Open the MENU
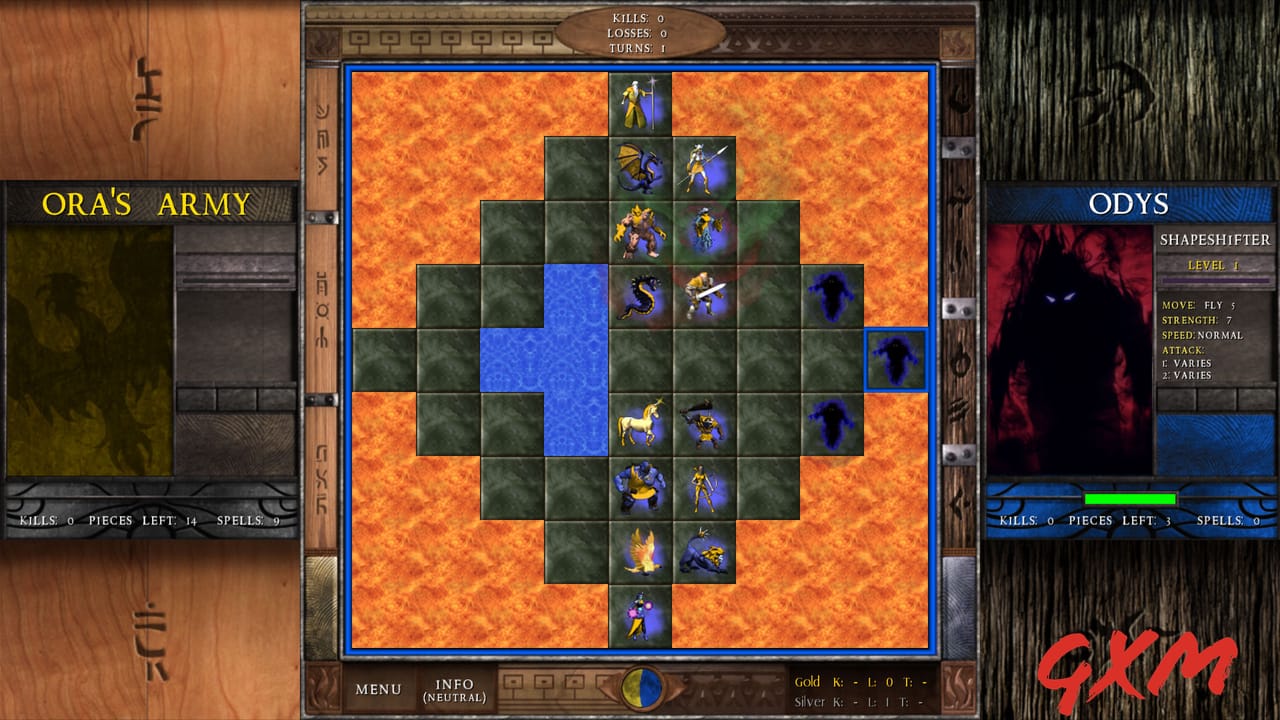This screenshot has width=1280, height=720. (378, 688)
